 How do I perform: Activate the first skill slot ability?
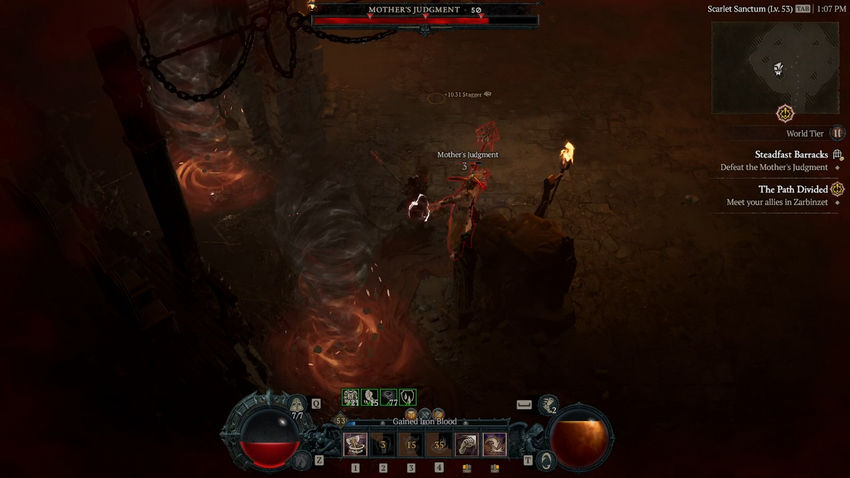[x=355, y=444]
